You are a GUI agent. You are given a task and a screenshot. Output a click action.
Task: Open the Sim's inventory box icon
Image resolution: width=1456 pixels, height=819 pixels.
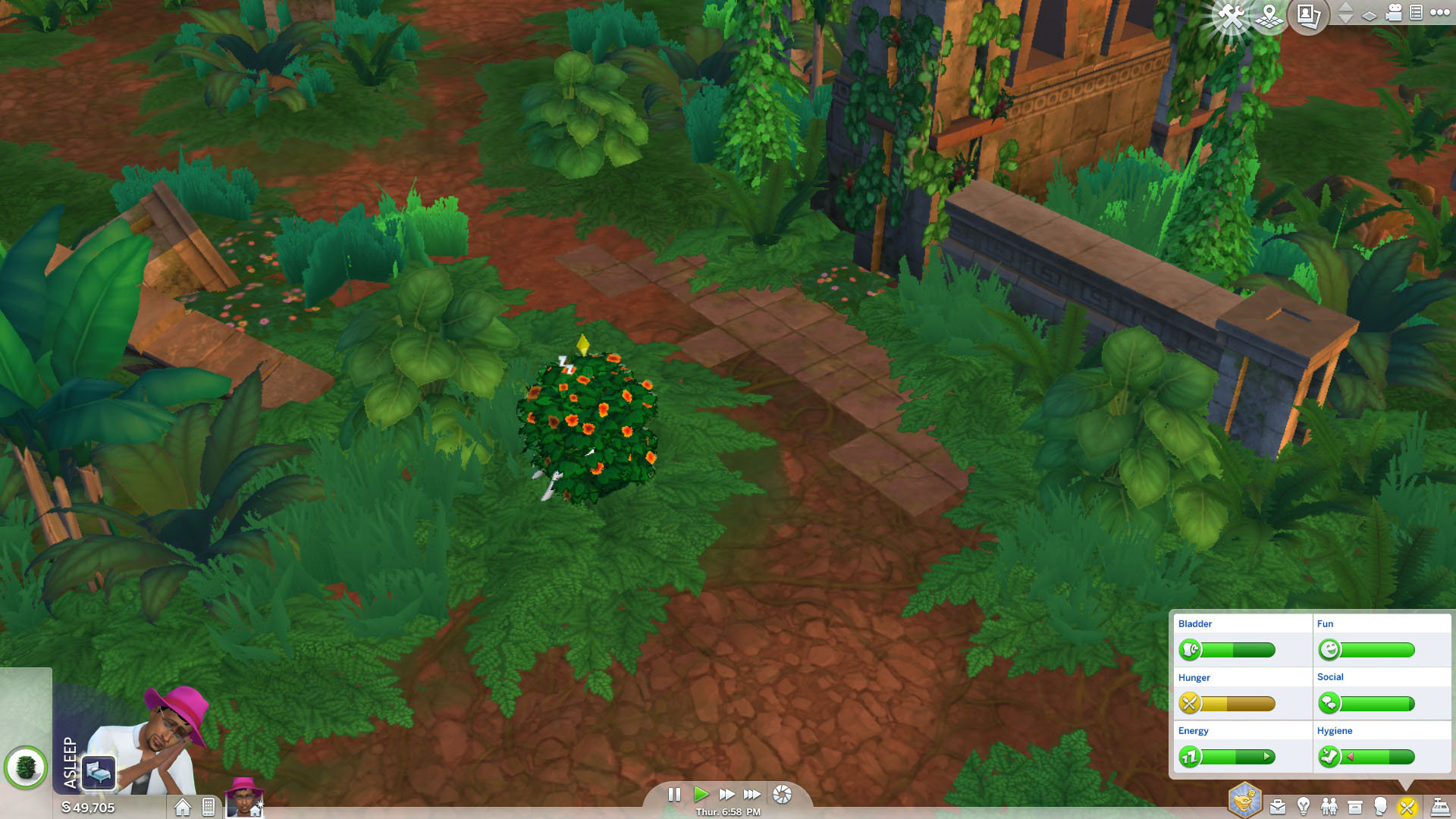tap(1355, 805)
